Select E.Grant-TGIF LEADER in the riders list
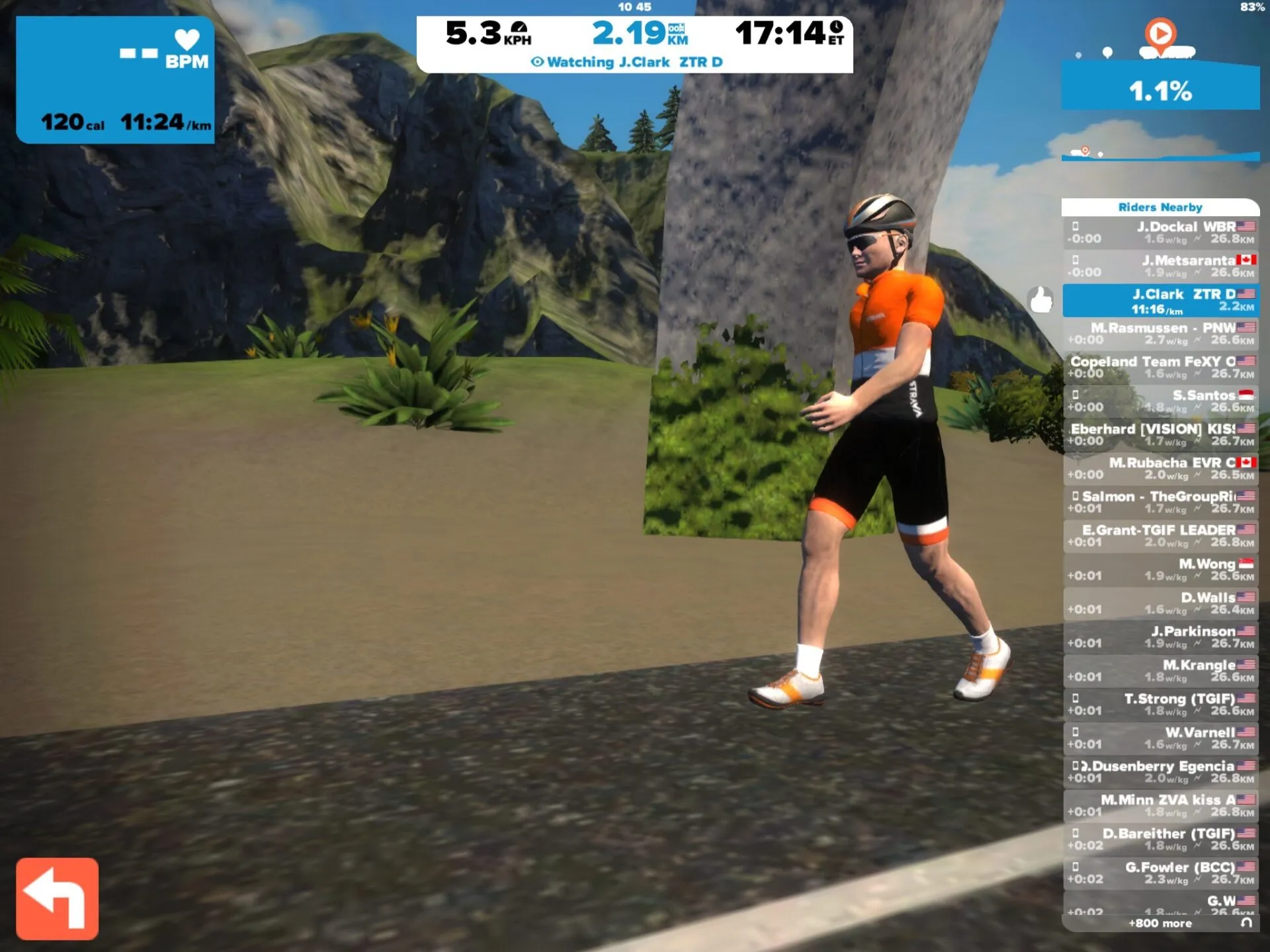This screenshot has width=1270, height=952. pos(1160,535)
